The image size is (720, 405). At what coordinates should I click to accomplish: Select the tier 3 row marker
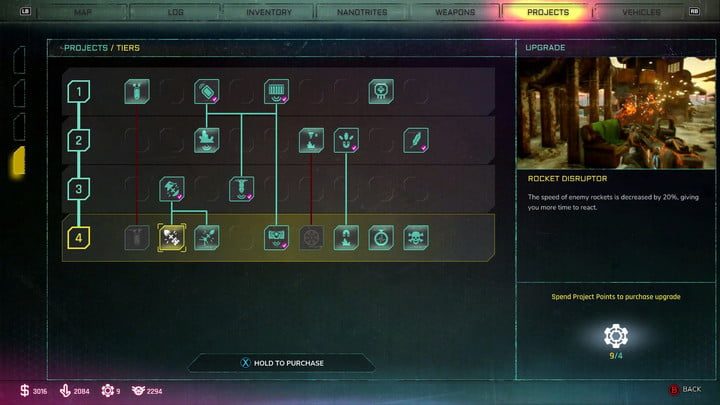78,188
